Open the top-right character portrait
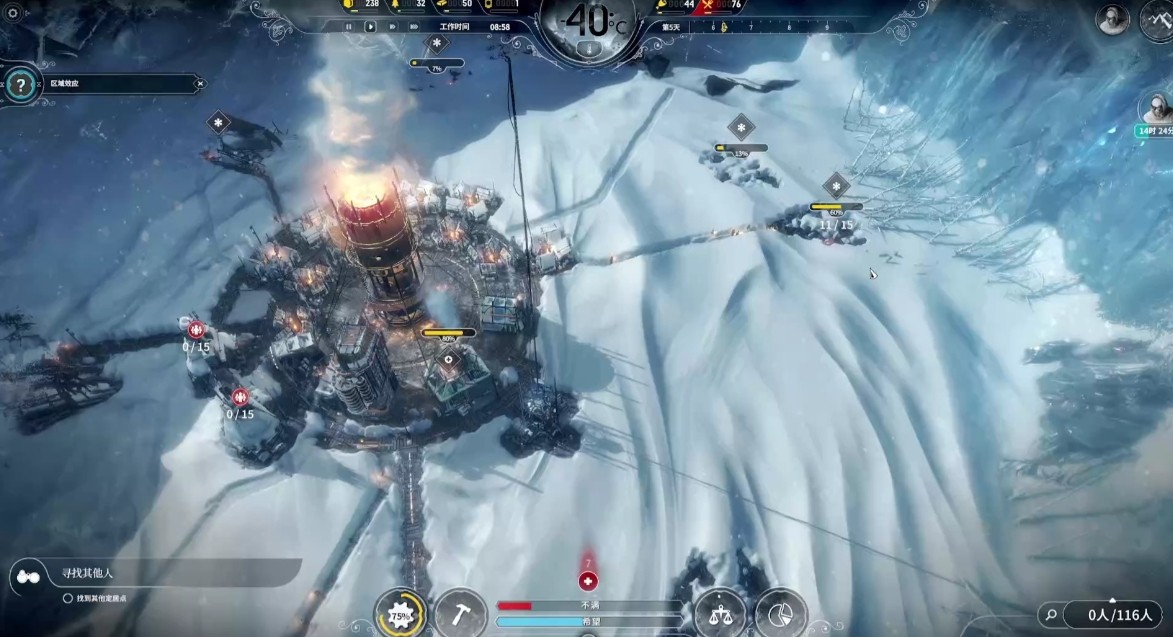Screen dimensions: 1173x637 click(x=1113, y=19)
